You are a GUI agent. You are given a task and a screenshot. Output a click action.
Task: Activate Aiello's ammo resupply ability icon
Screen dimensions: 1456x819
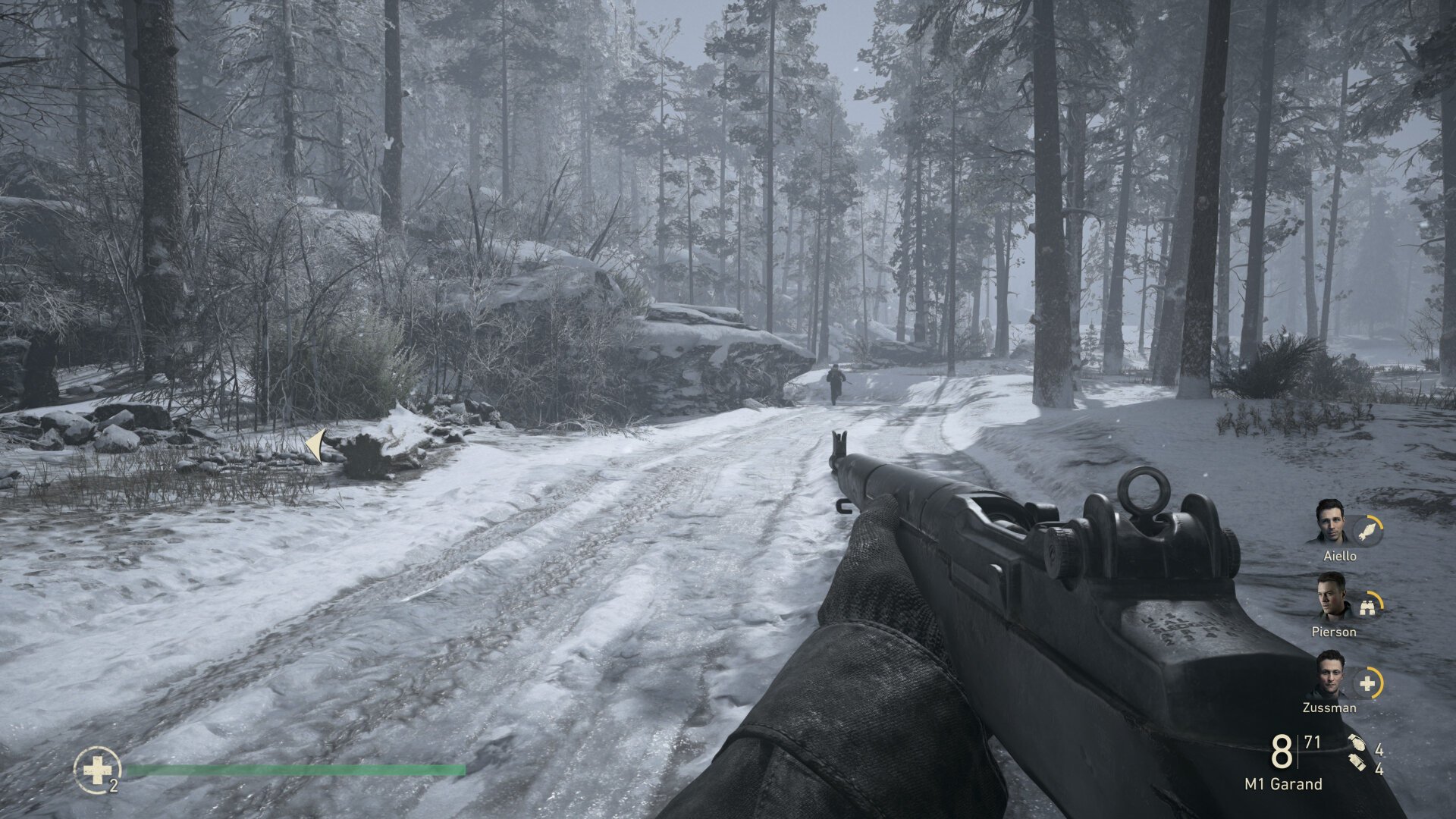(1368, 531)
